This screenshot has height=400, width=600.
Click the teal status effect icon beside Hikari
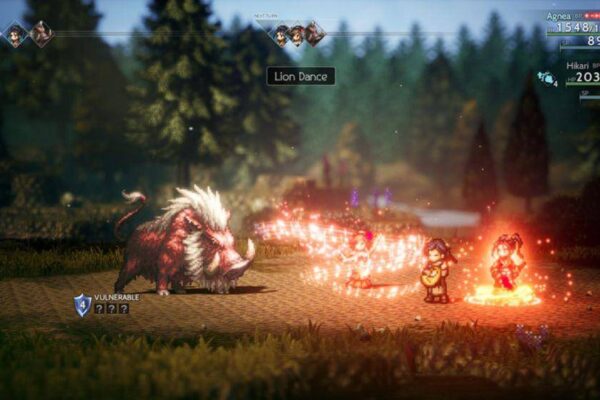coord(547,77)
